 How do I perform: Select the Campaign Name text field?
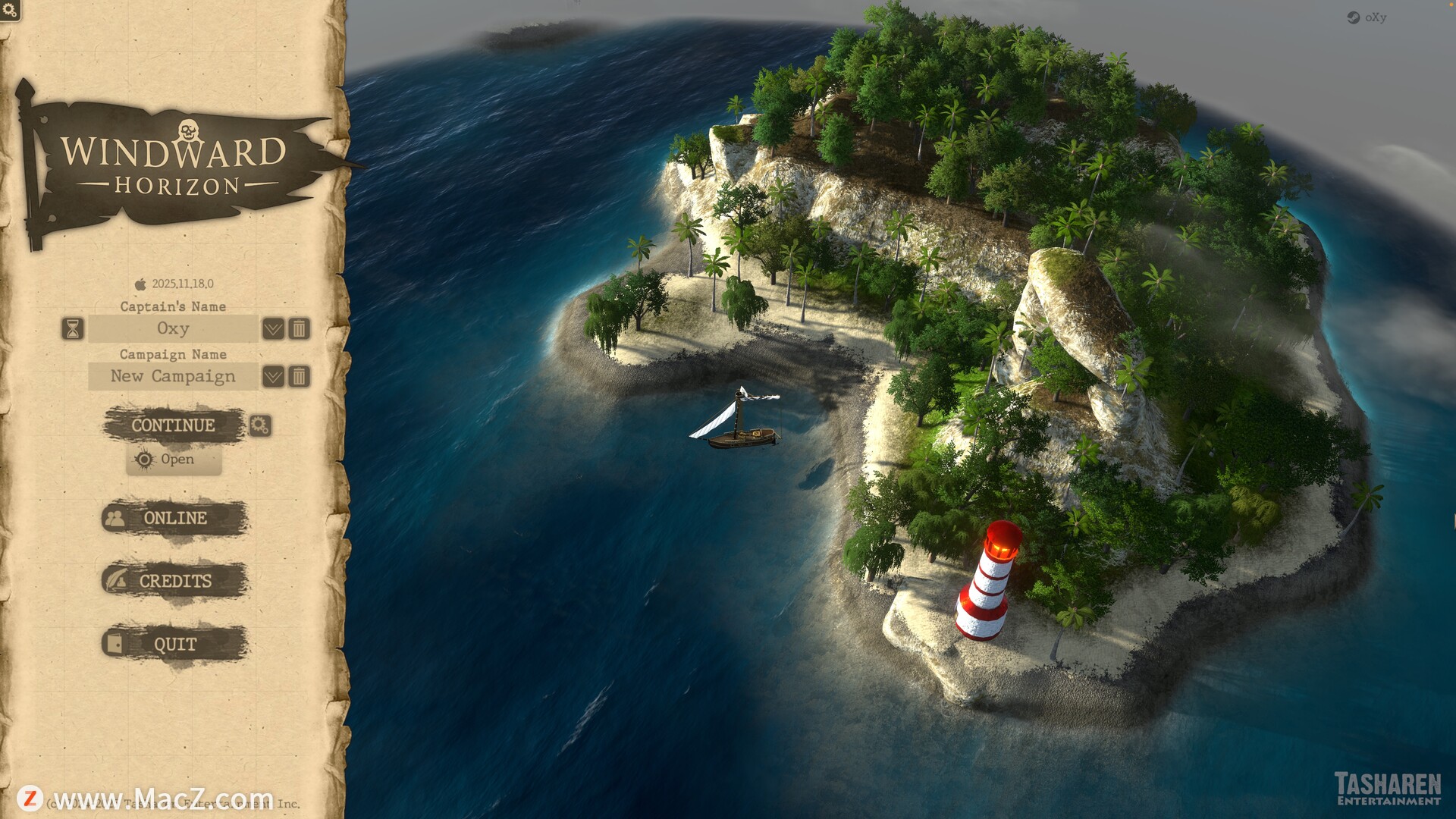click(x=173, y=377)
